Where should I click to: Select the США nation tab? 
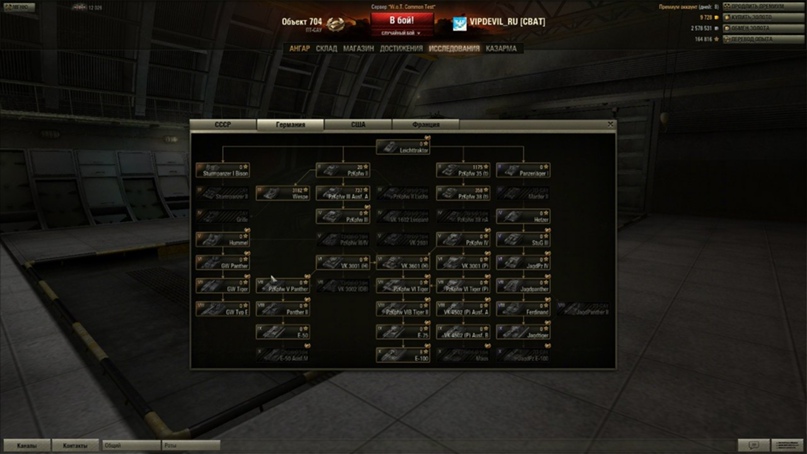click(357, 125)
